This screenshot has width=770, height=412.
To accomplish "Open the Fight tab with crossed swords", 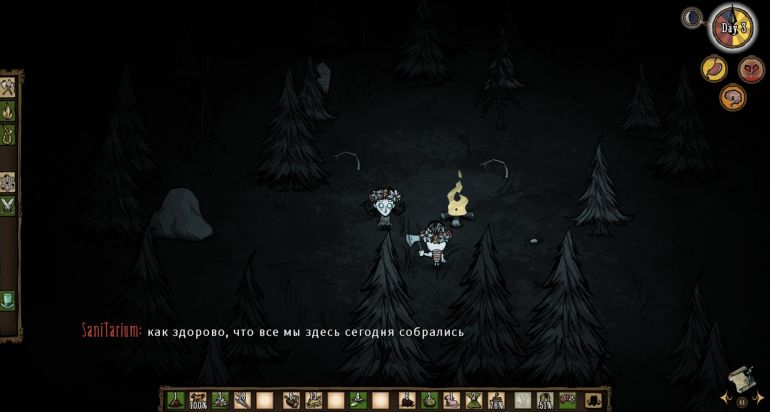I will pyautogui.click(x=7, y=205).
